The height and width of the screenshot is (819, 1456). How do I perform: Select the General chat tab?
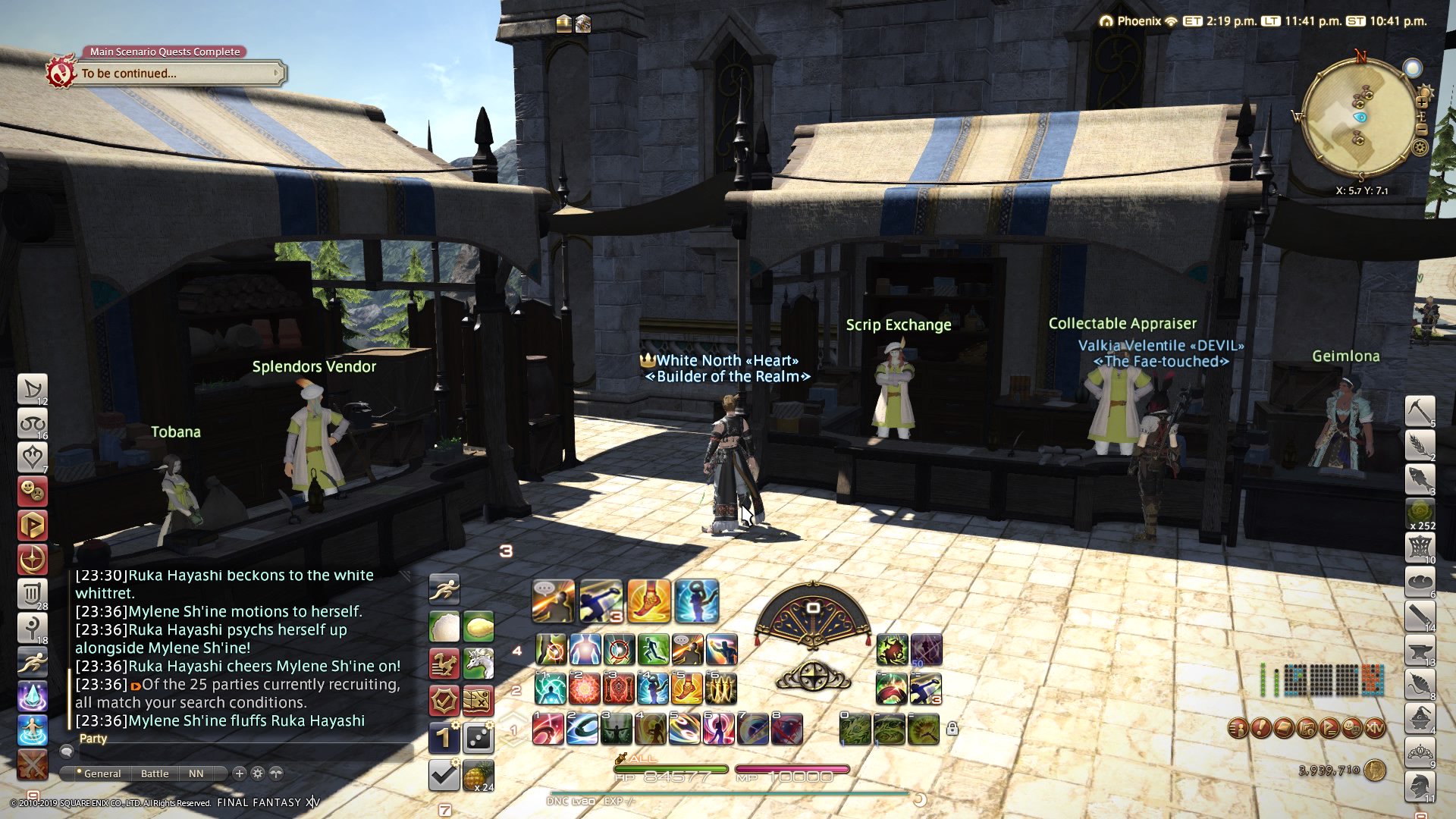tap(102, 773)
